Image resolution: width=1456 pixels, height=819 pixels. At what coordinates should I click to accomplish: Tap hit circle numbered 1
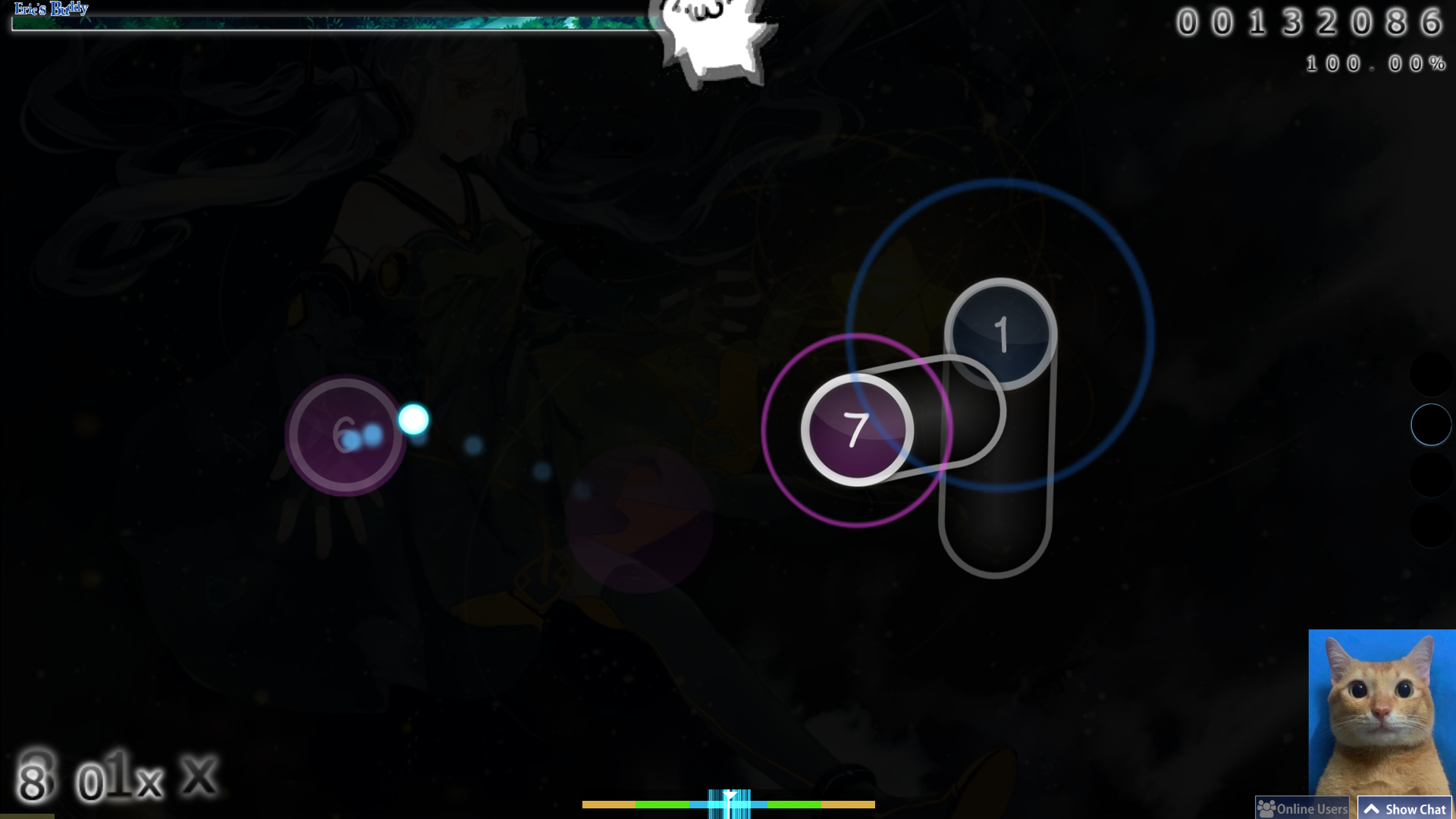(1002, 334)
